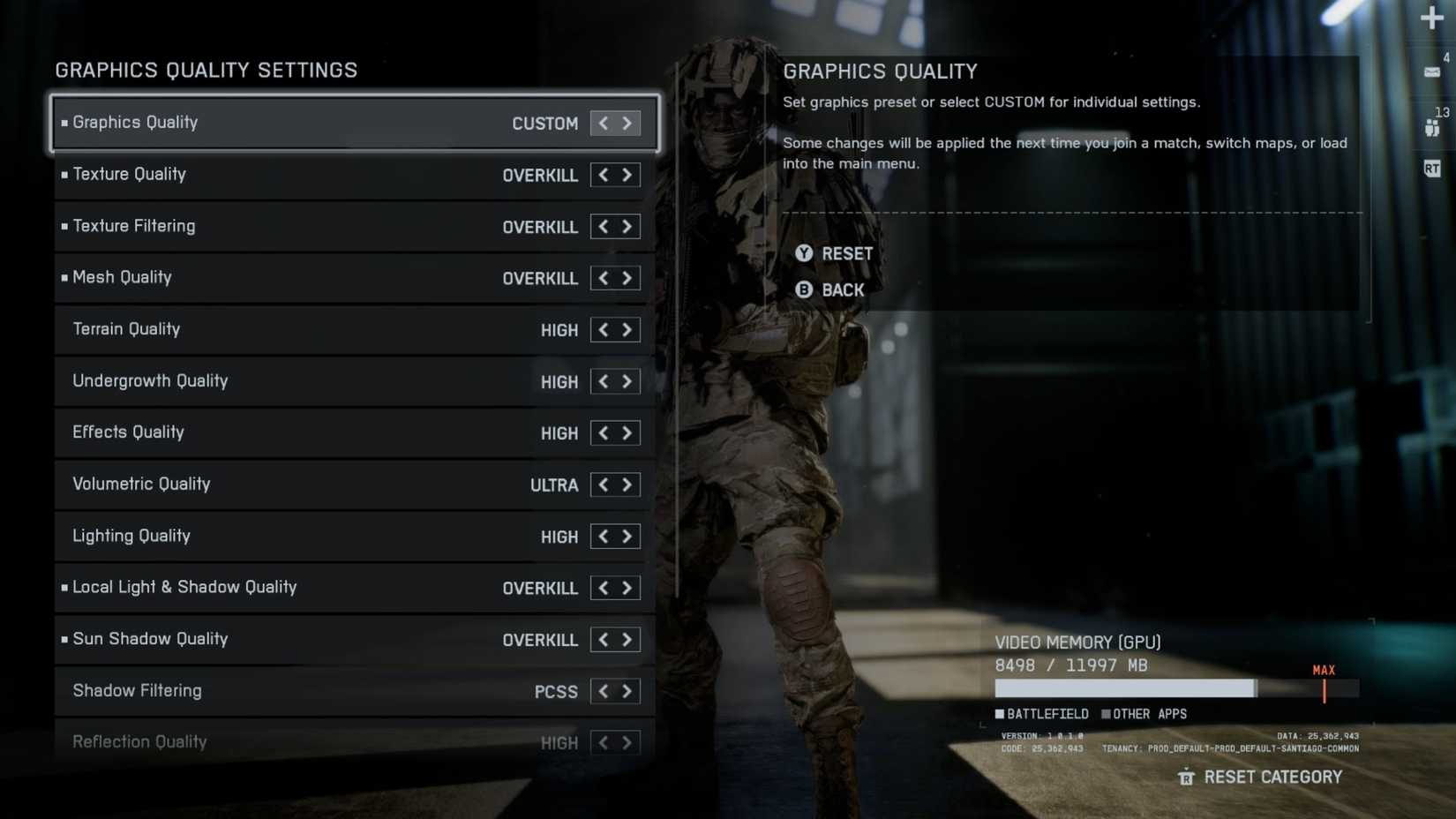This screenshot has height=819, width=1456.
Task: Click the B circle icon next to BACK
Action: (804, 289)
